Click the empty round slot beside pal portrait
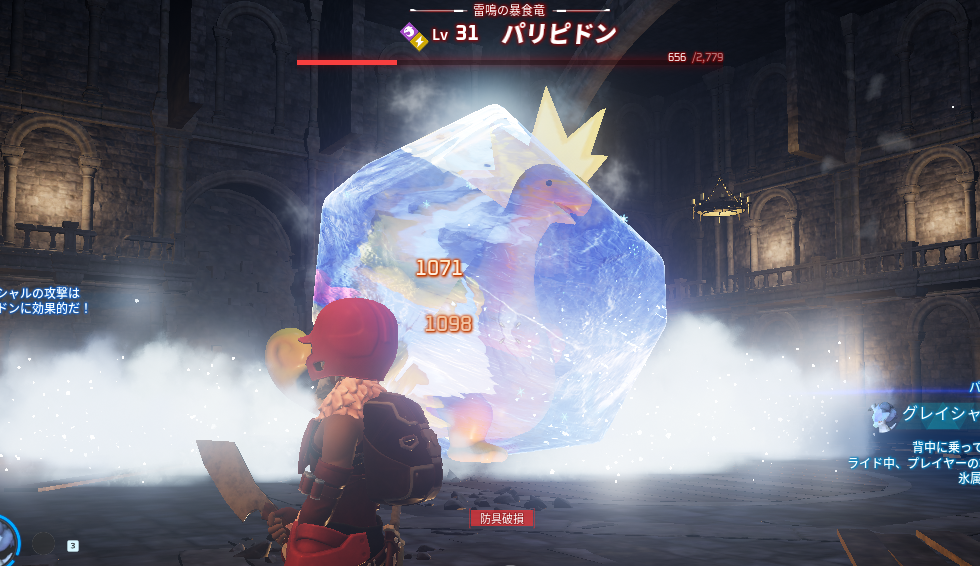 click(42, 543)
